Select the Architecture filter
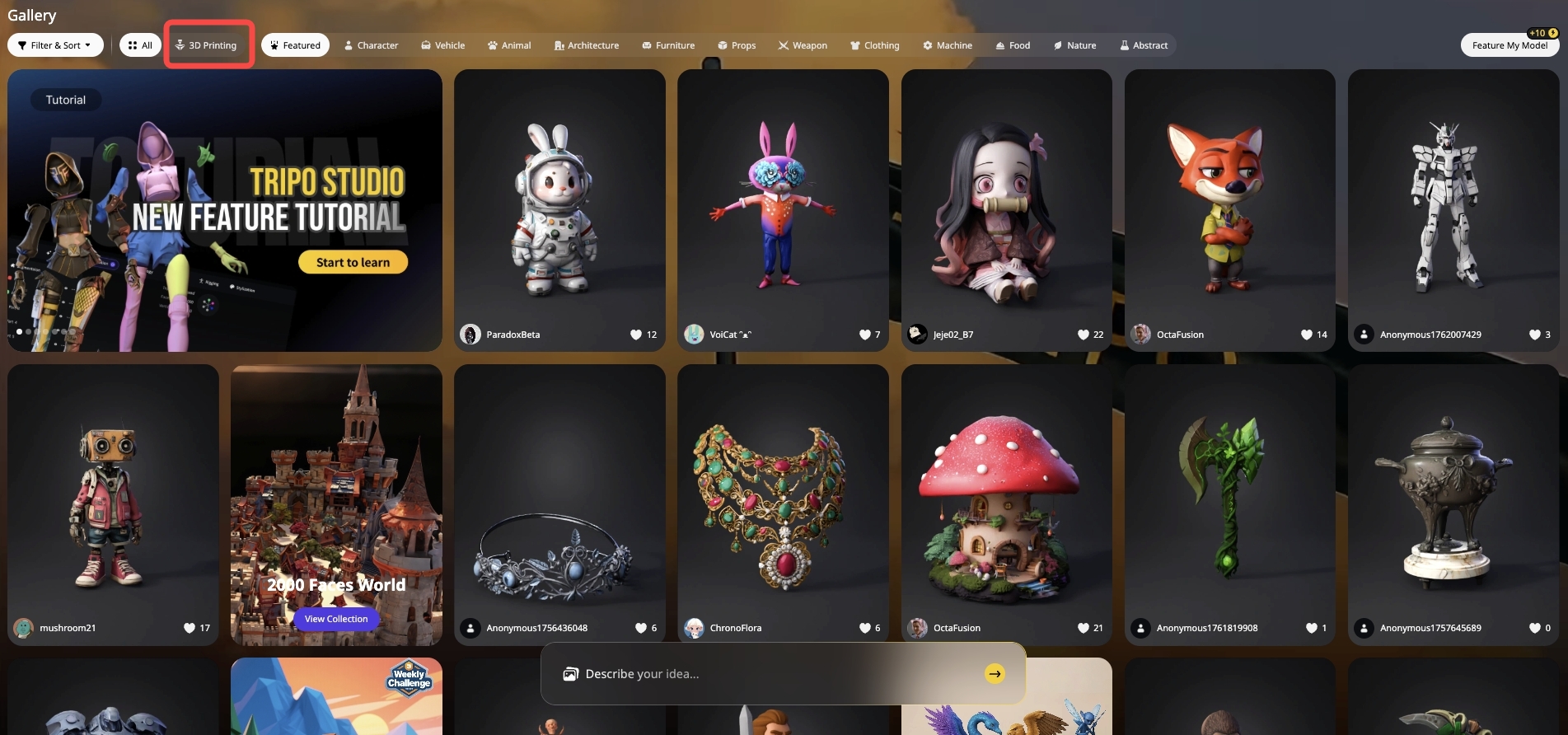 (x=586, y=45)
